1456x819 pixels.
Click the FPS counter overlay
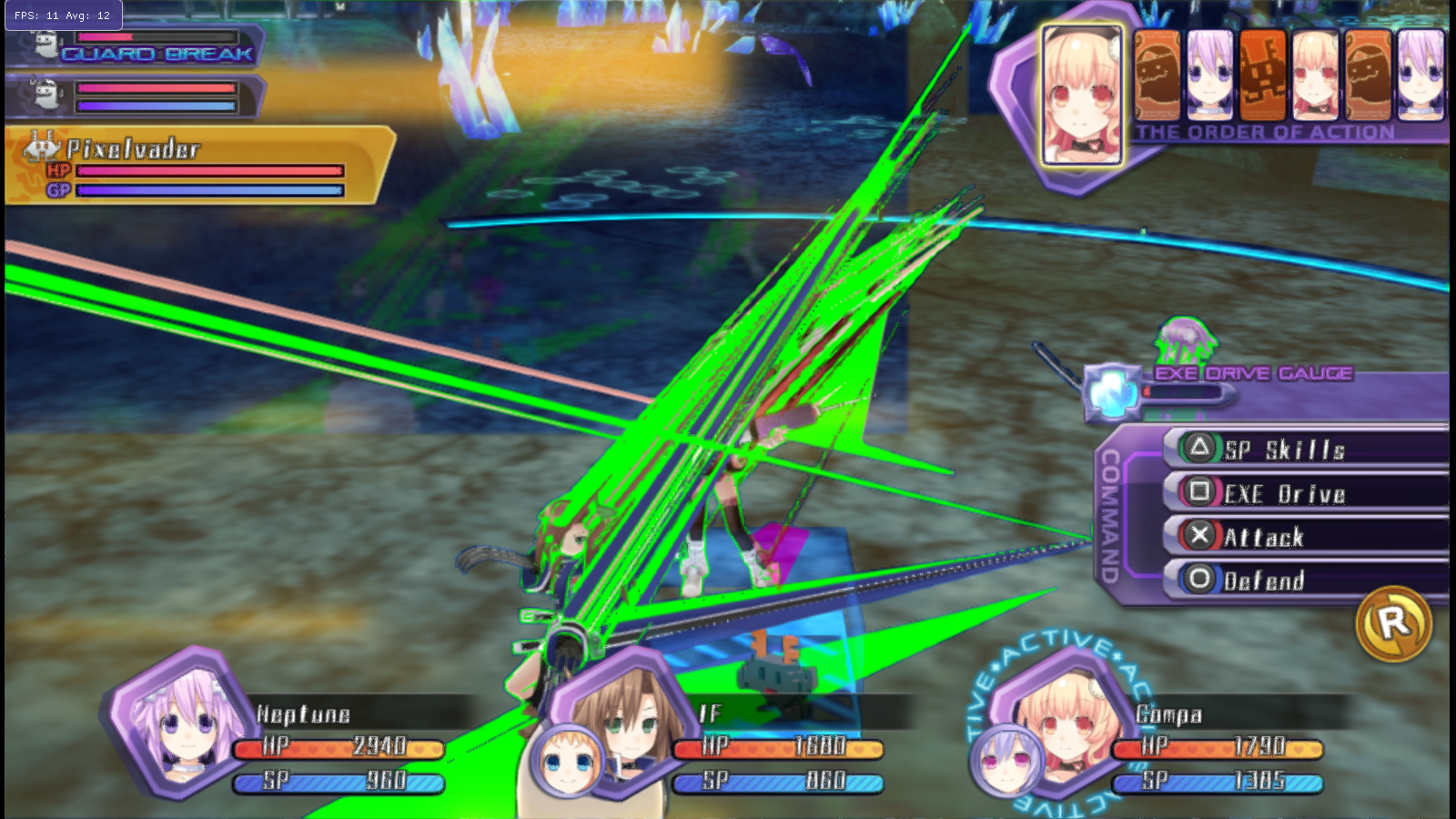(x=59, y=15)
